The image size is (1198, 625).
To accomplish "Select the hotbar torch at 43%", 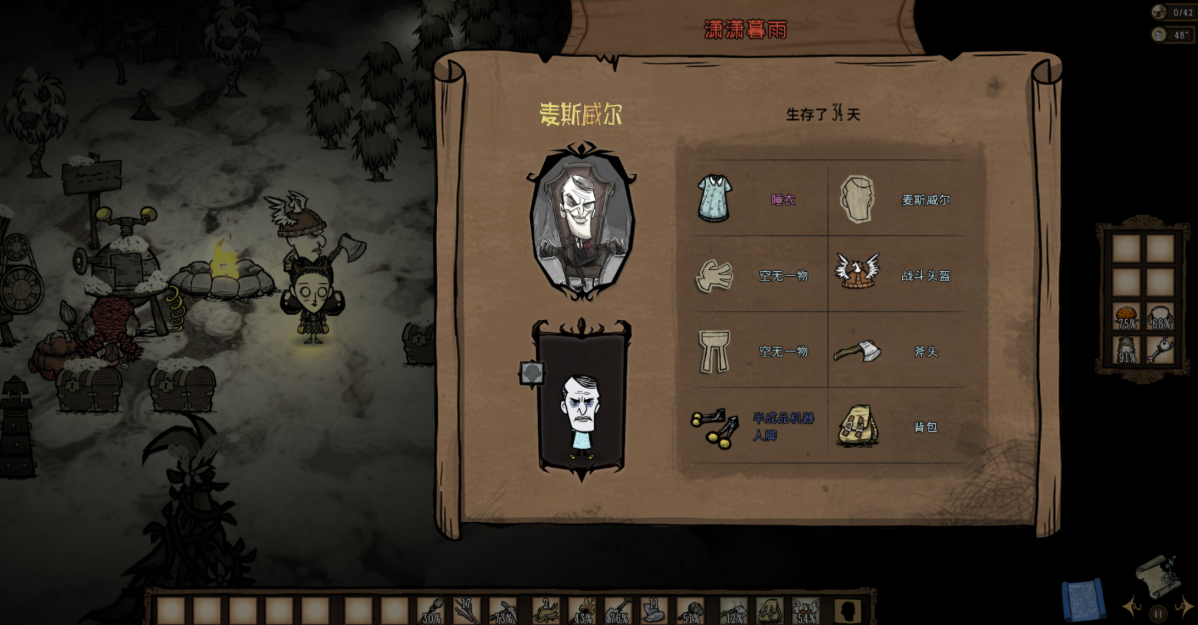I will point(582,610).
